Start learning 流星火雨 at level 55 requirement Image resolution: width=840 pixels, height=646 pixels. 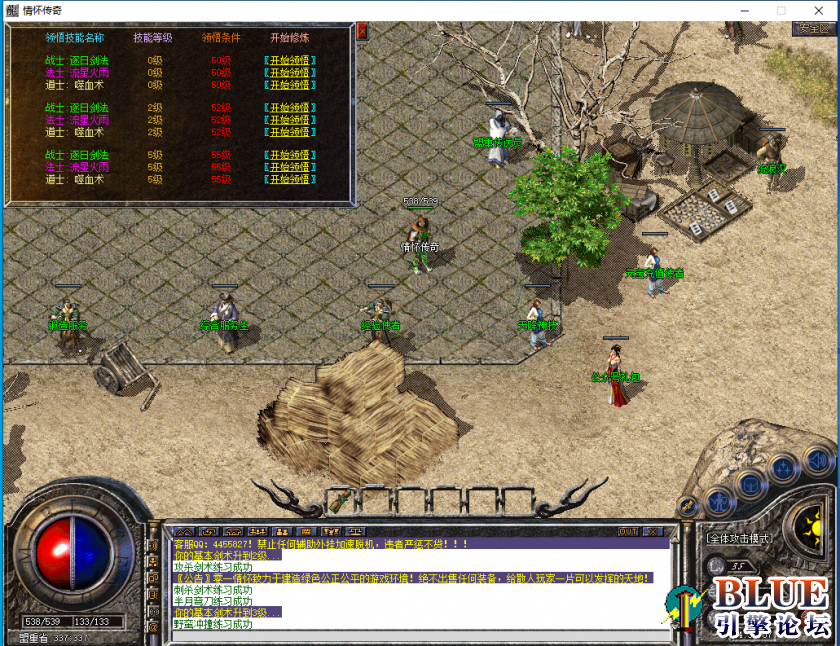290,168
